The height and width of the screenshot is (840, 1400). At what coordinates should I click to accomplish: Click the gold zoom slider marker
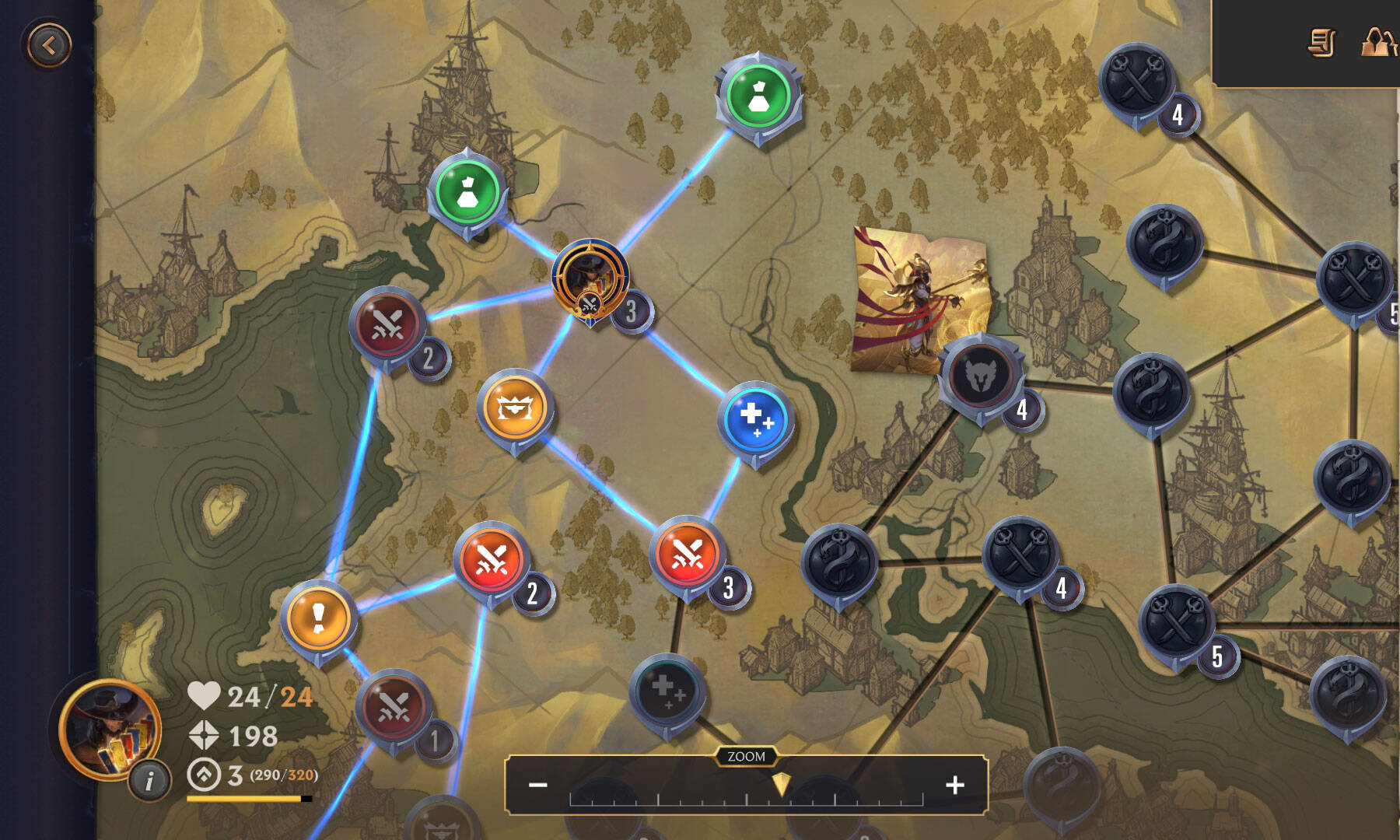click(x=780, y=784)
